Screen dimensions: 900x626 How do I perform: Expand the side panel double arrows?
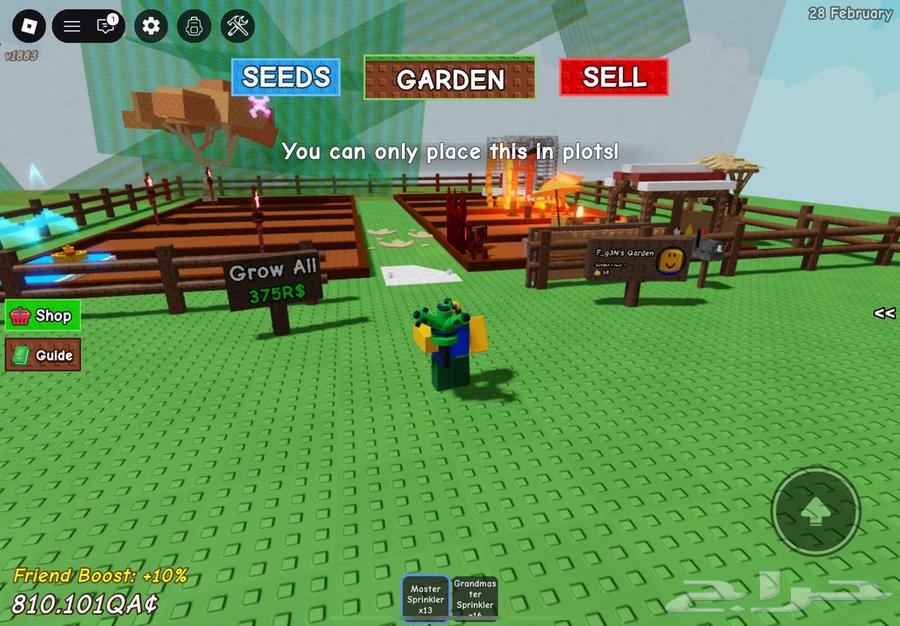[884, 313]
